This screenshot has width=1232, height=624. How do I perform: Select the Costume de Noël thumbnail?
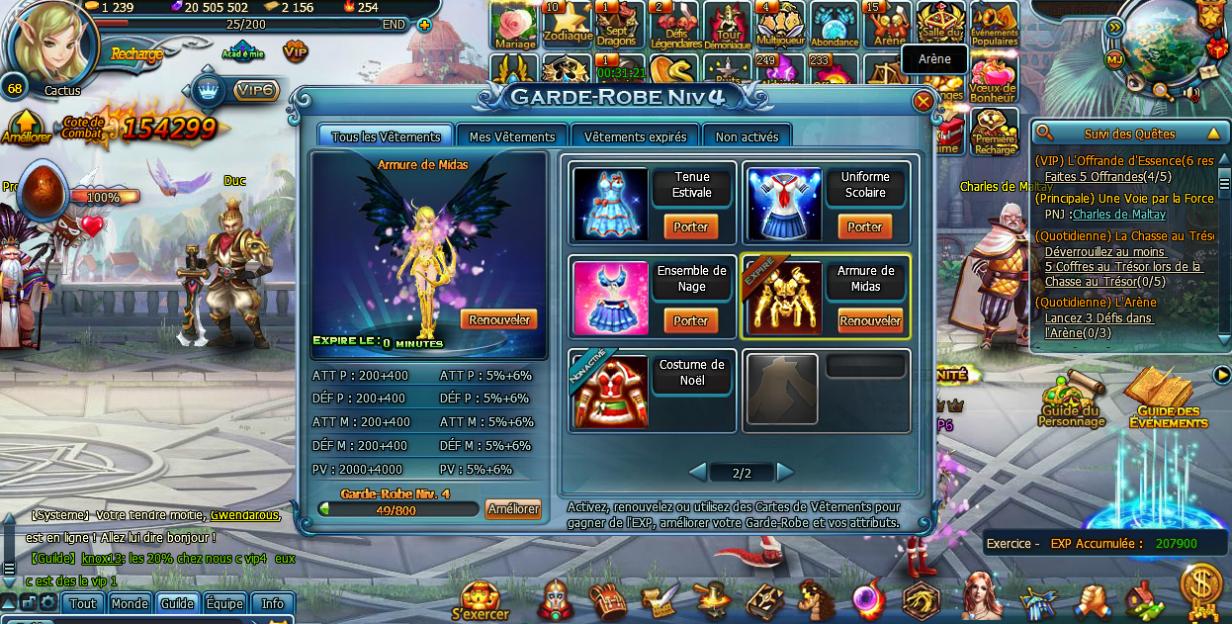pos(610,391)
